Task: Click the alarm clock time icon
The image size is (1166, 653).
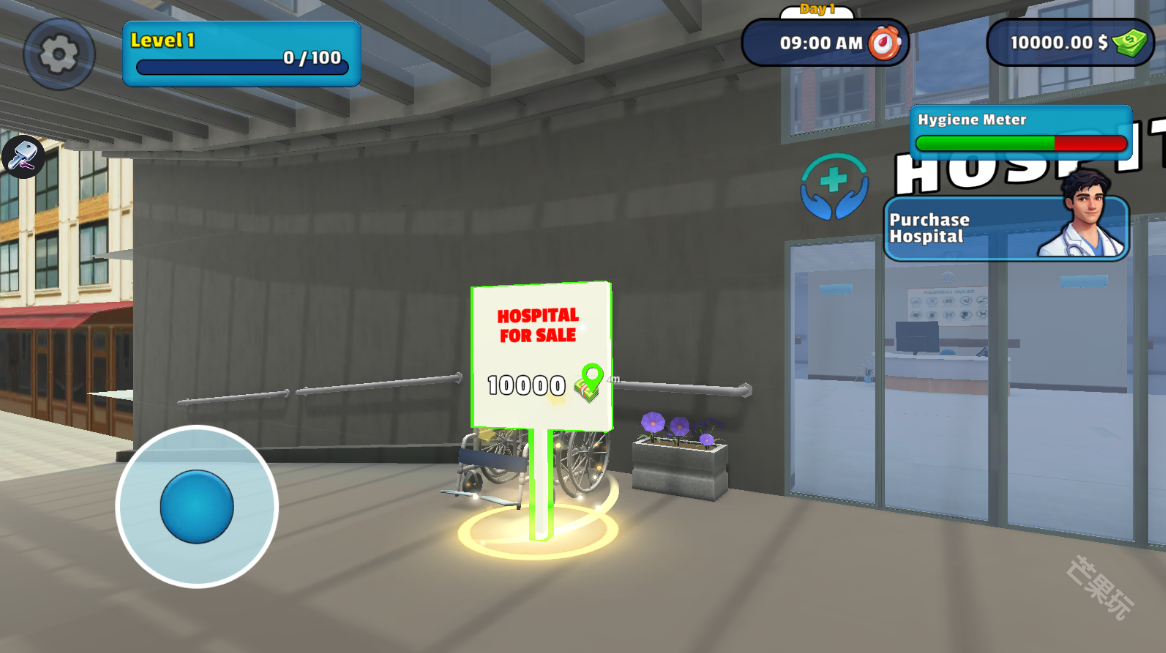Action: click(x=884, y=43)
